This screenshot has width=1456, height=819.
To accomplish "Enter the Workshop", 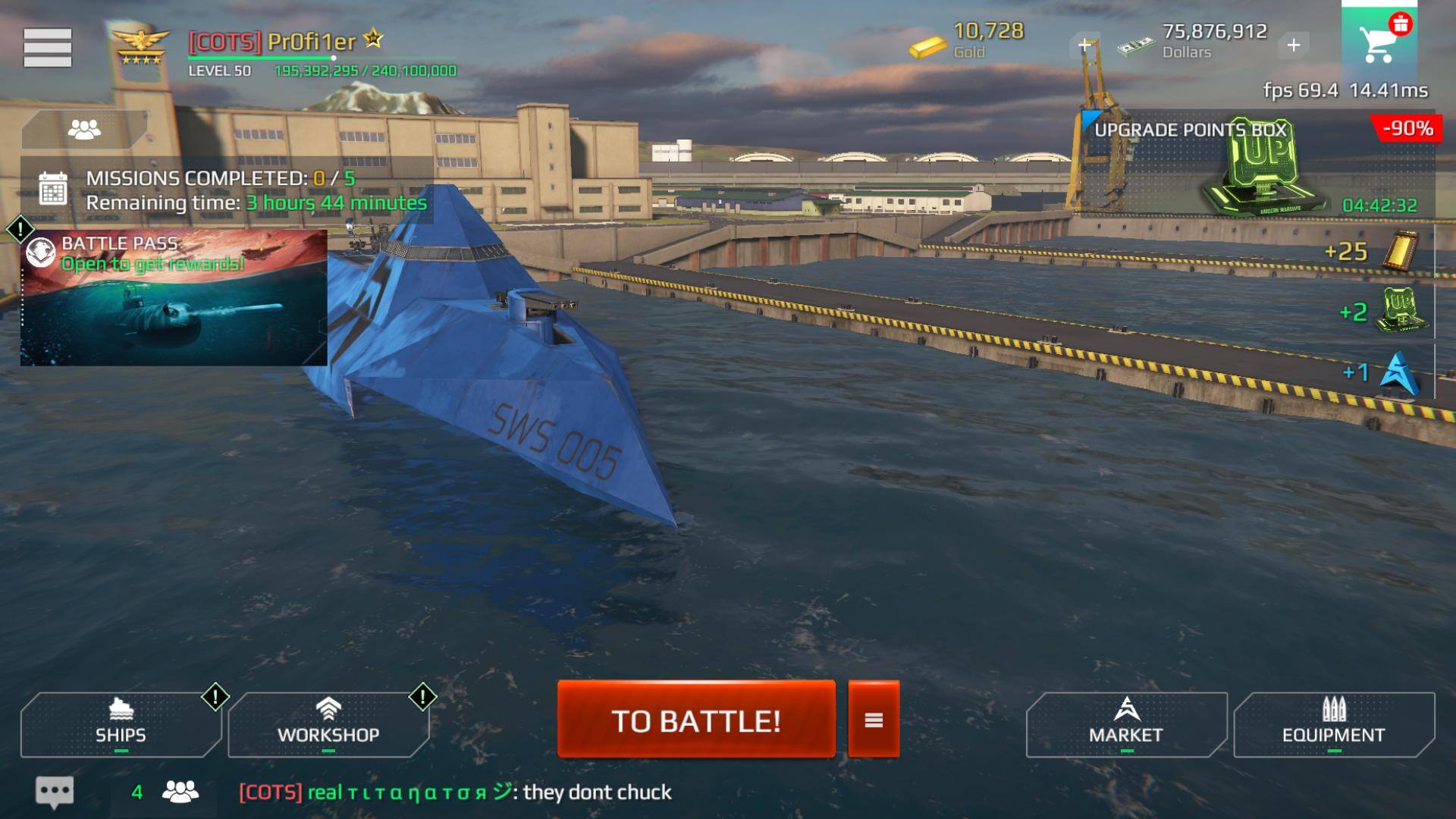I will coord(328,724).
